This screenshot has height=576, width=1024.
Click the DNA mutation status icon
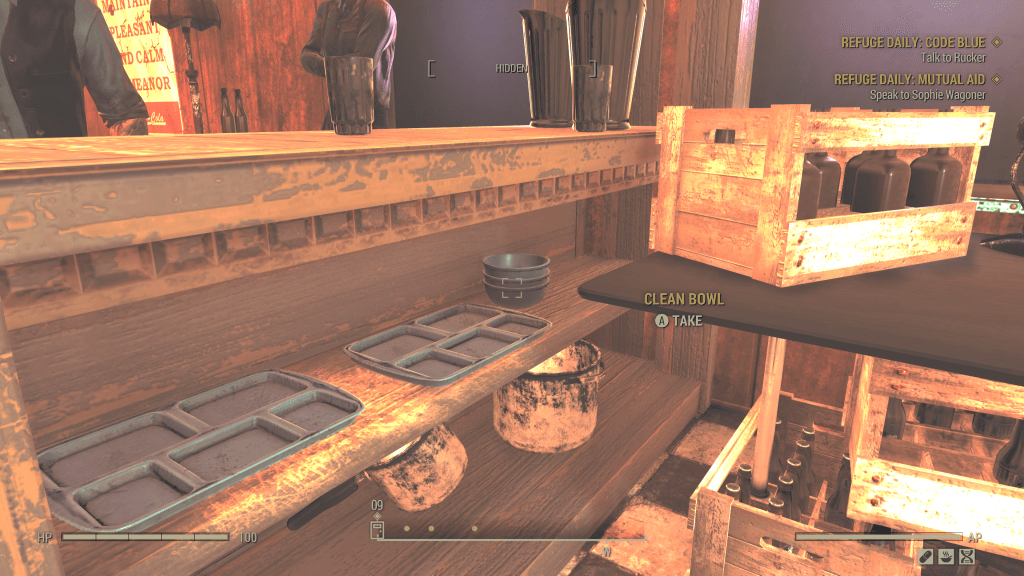click(966, 557)
